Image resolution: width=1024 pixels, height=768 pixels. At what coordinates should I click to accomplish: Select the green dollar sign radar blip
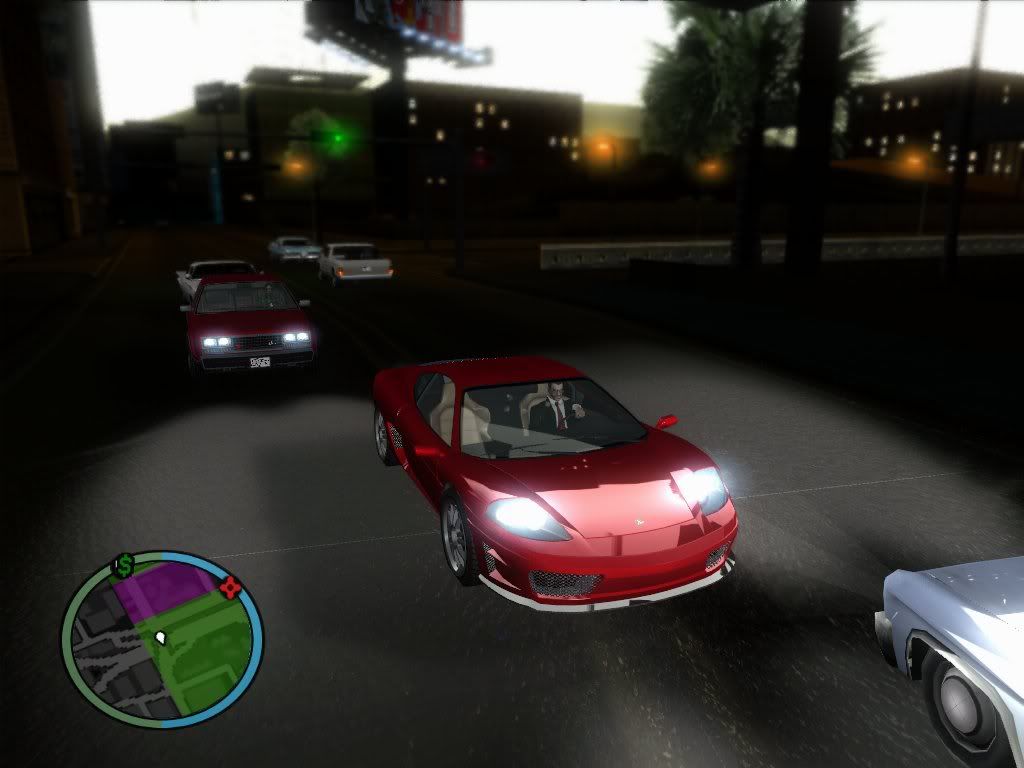(124, 566)
